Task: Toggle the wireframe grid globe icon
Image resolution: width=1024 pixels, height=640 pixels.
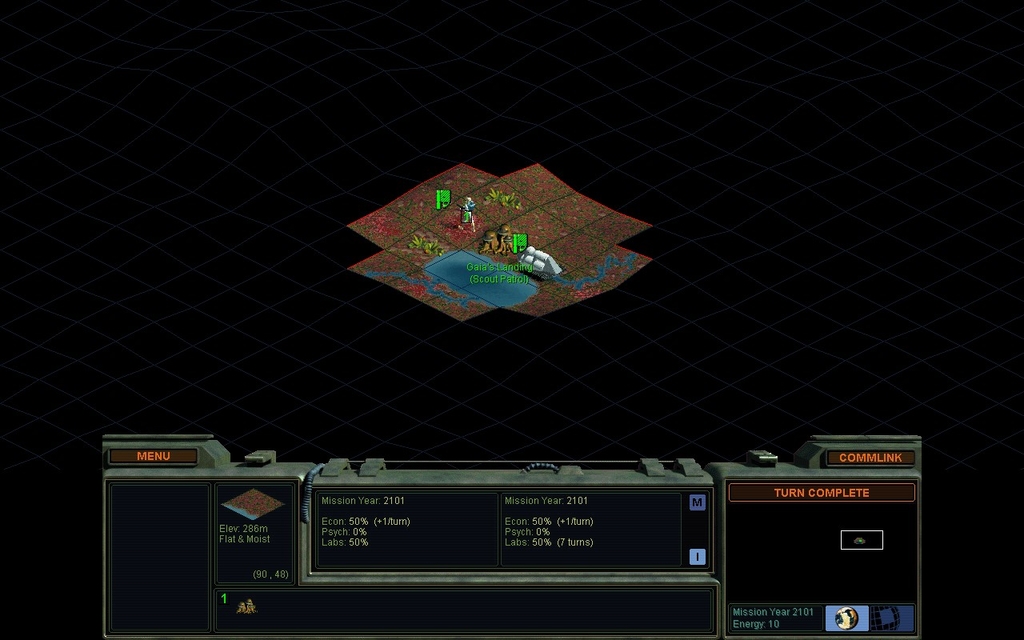Action: click(x=887, y=618)
